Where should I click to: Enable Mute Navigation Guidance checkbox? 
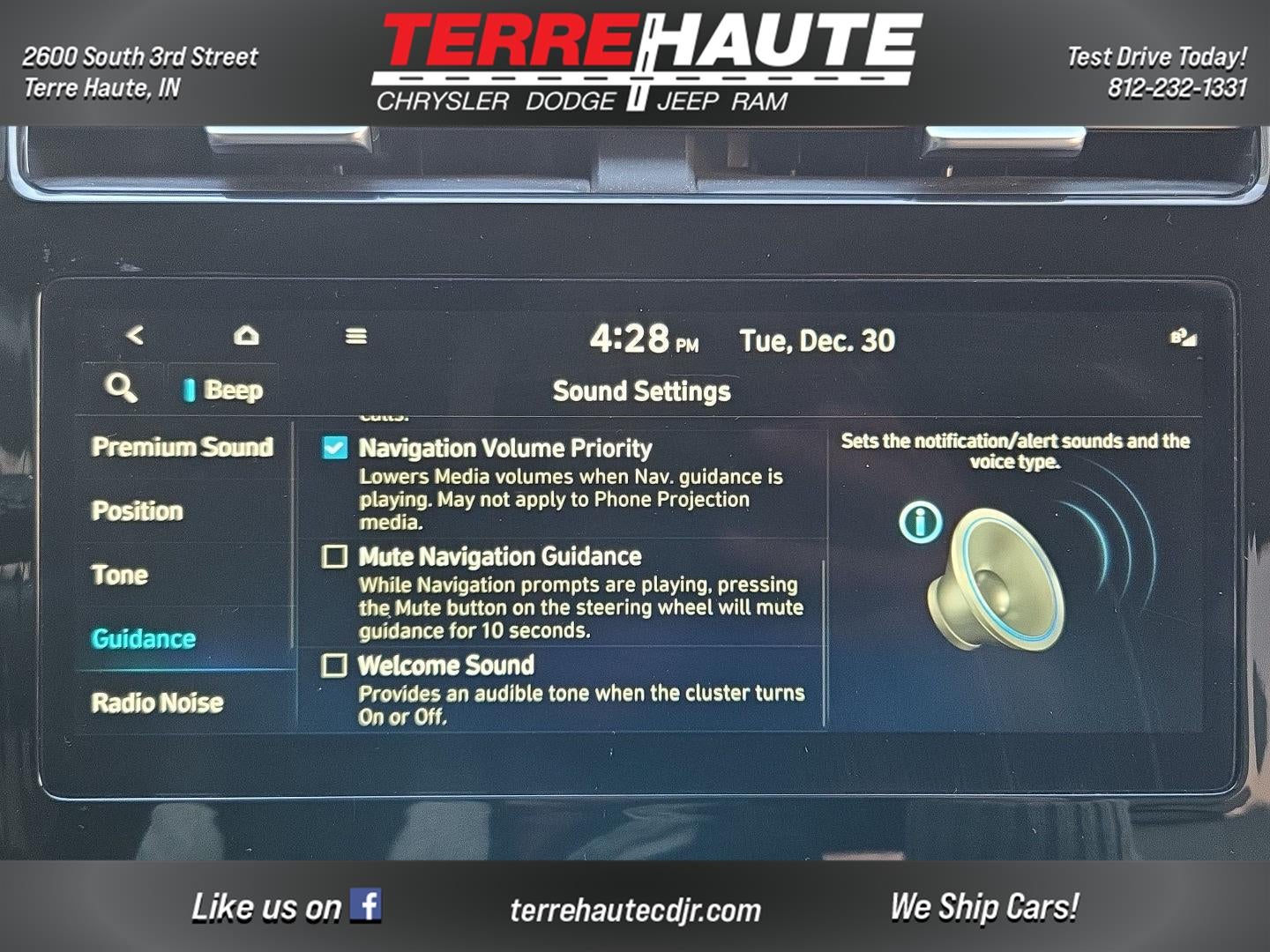pyautogui.click(x=335, y=556)
